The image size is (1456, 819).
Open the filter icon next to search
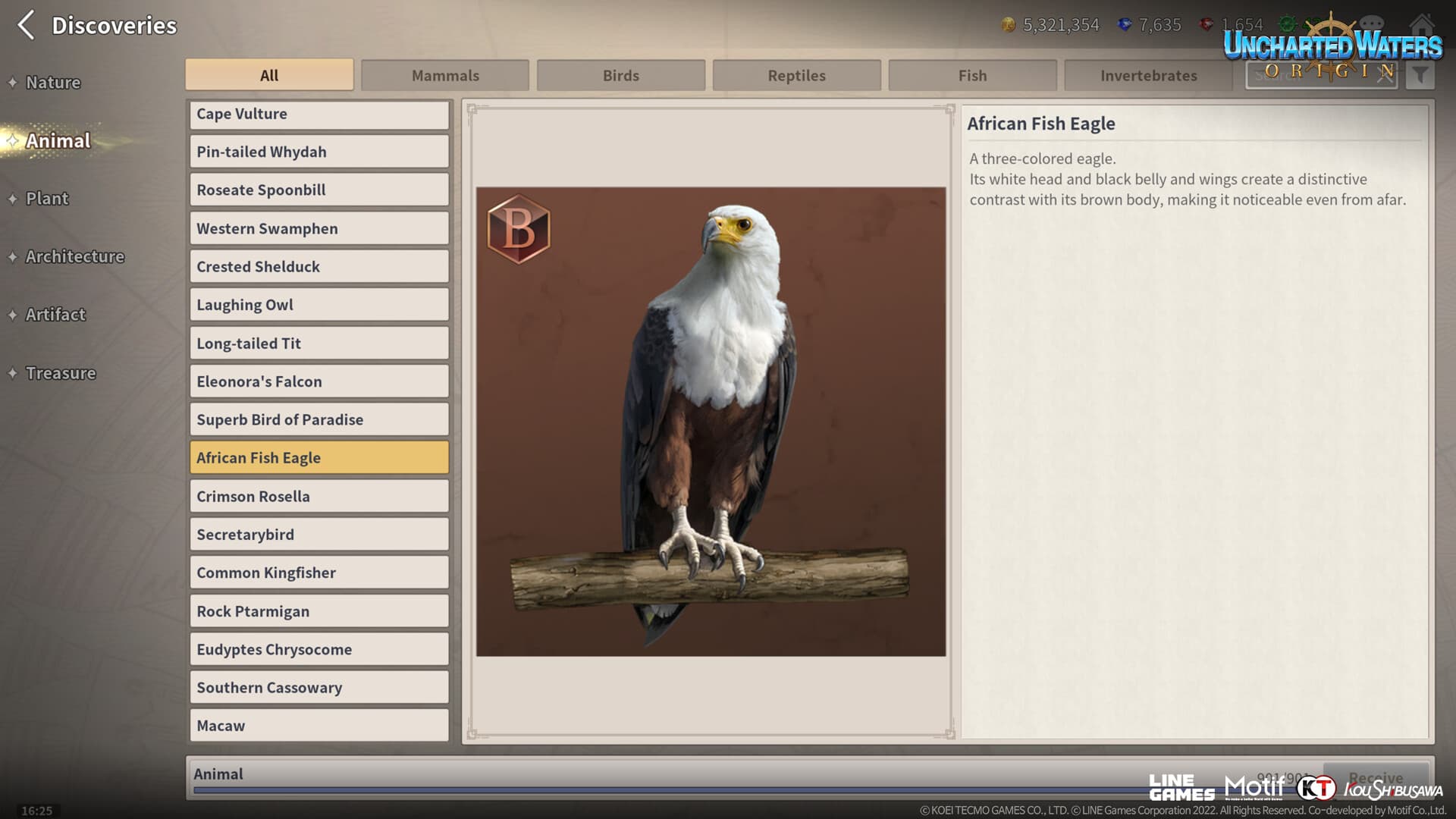(x=1421, y=75)
